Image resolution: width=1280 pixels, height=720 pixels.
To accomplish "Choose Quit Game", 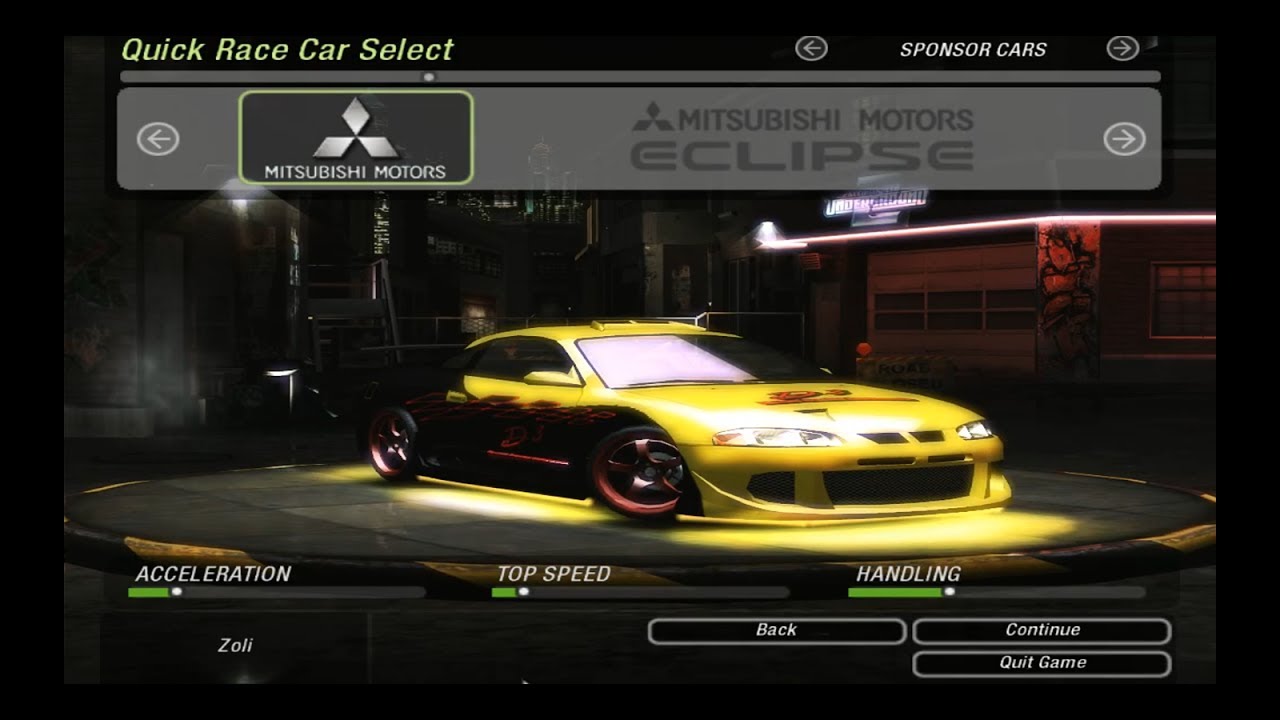I will click(x=1041, y=663).
